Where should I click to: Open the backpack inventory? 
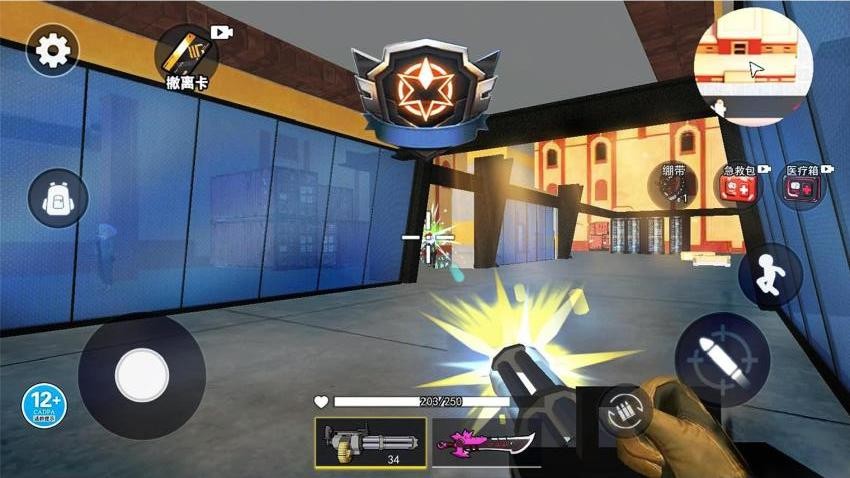click(58, 198)
